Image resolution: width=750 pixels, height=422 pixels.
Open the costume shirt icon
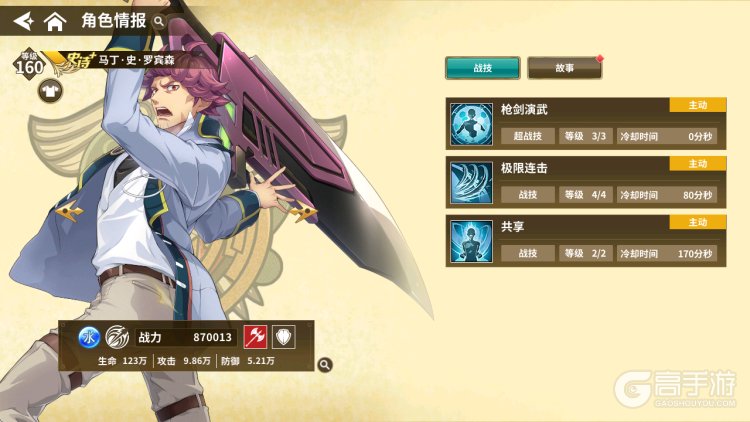(50, 92)
